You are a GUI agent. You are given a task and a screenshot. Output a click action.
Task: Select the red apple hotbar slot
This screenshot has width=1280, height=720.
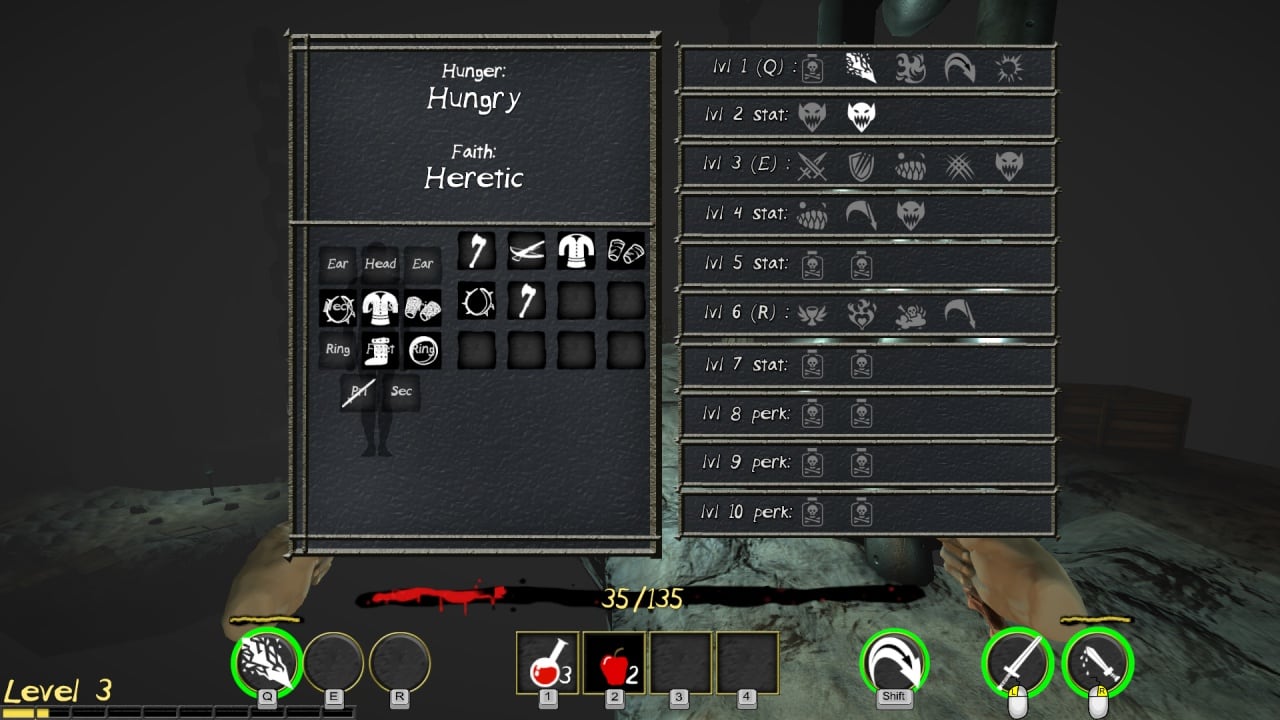tap(614, 662)
